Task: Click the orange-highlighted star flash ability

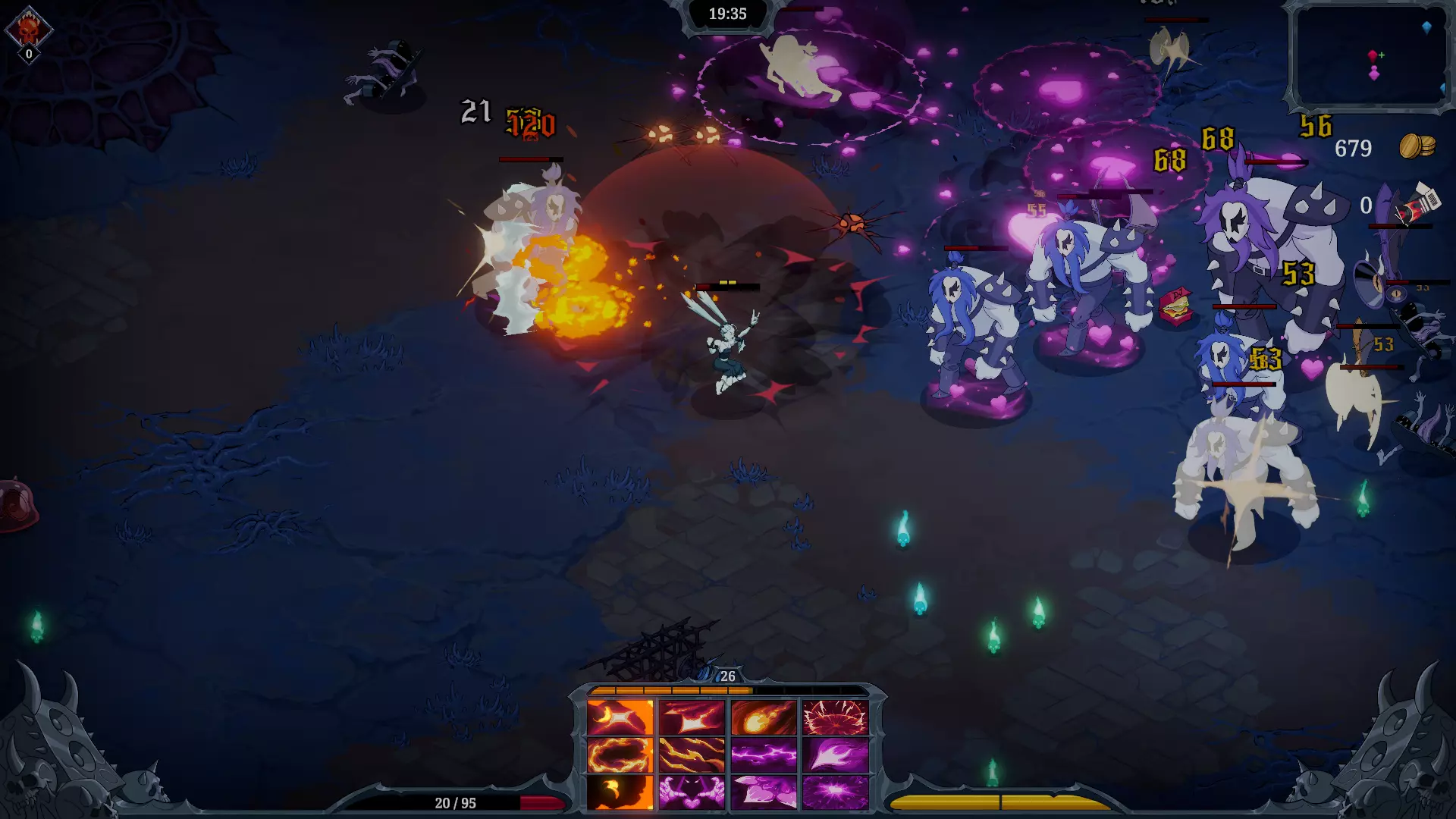Action: tap(620, 717)
